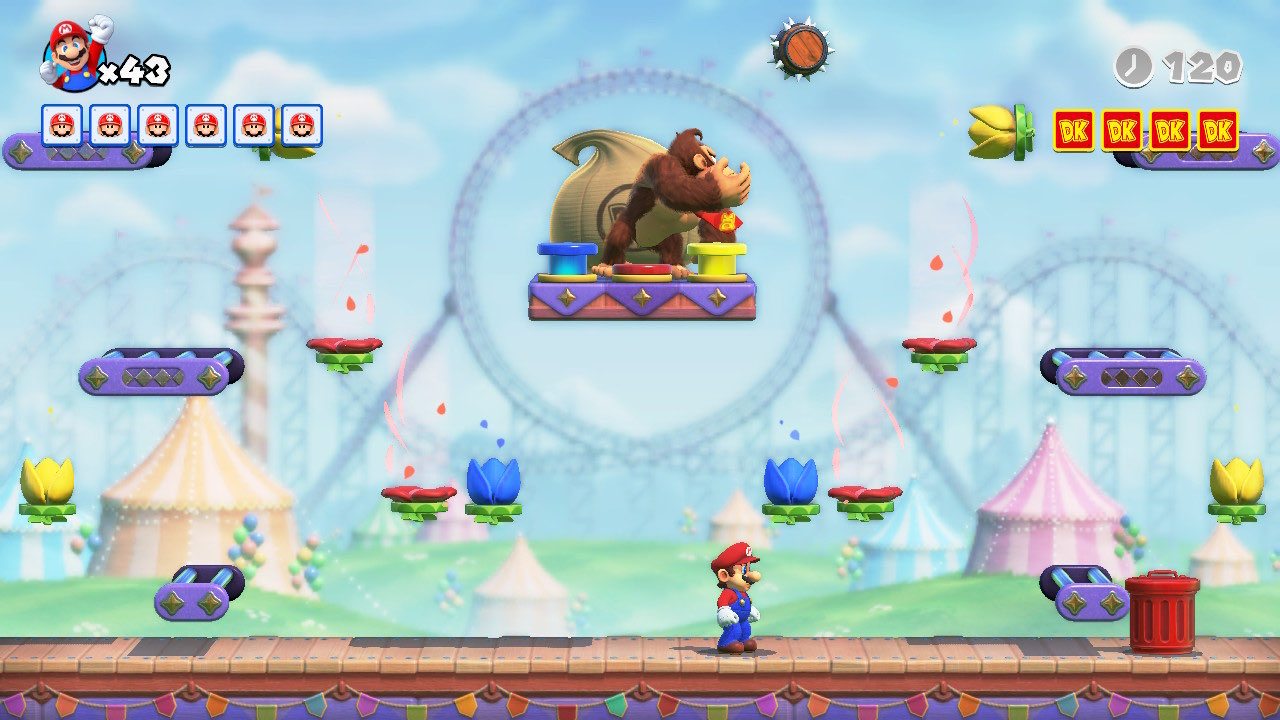Click the fourth DK letter tile

[1218, 128]
